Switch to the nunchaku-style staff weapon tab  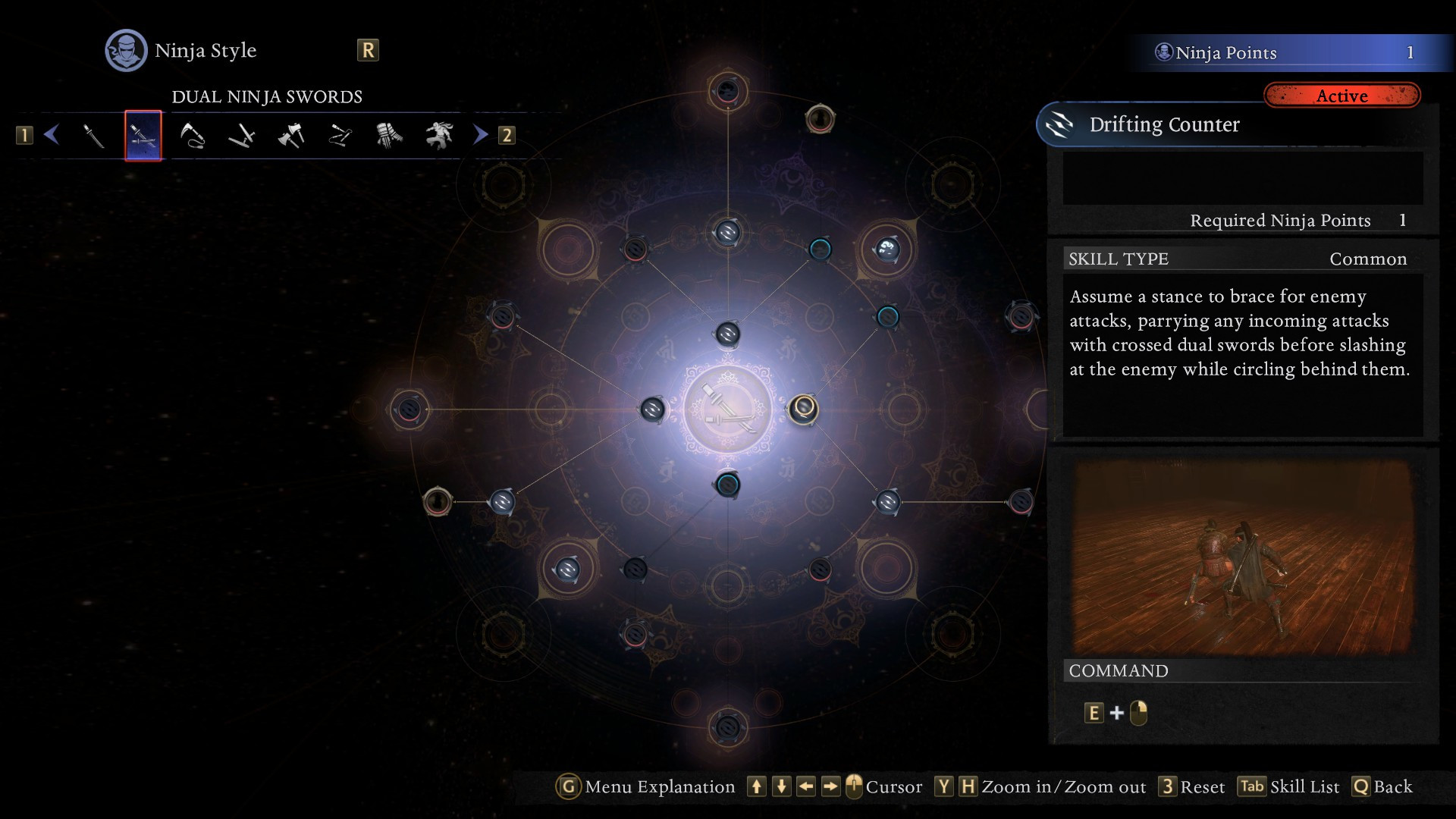tap(340, 136)
